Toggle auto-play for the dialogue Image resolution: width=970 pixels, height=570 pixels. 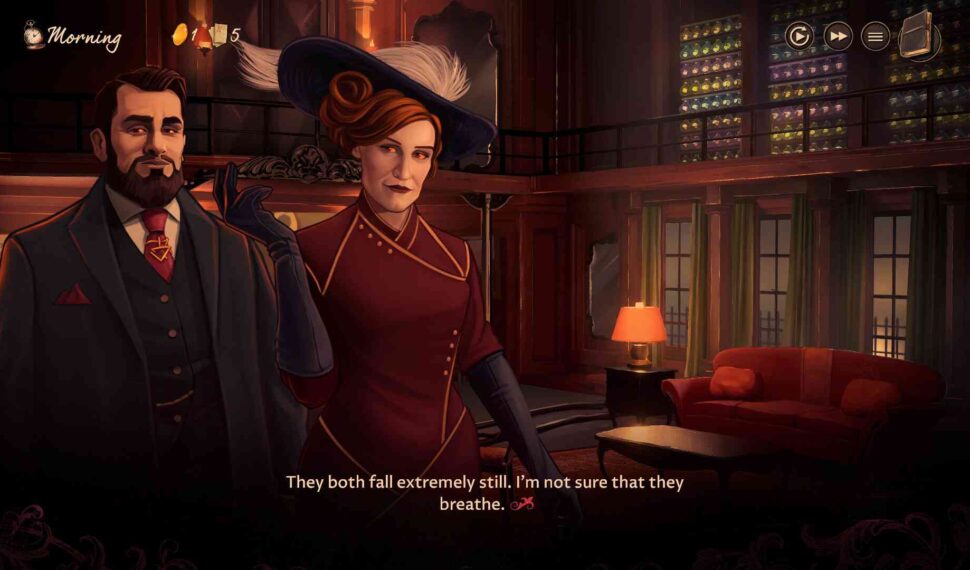799,37
